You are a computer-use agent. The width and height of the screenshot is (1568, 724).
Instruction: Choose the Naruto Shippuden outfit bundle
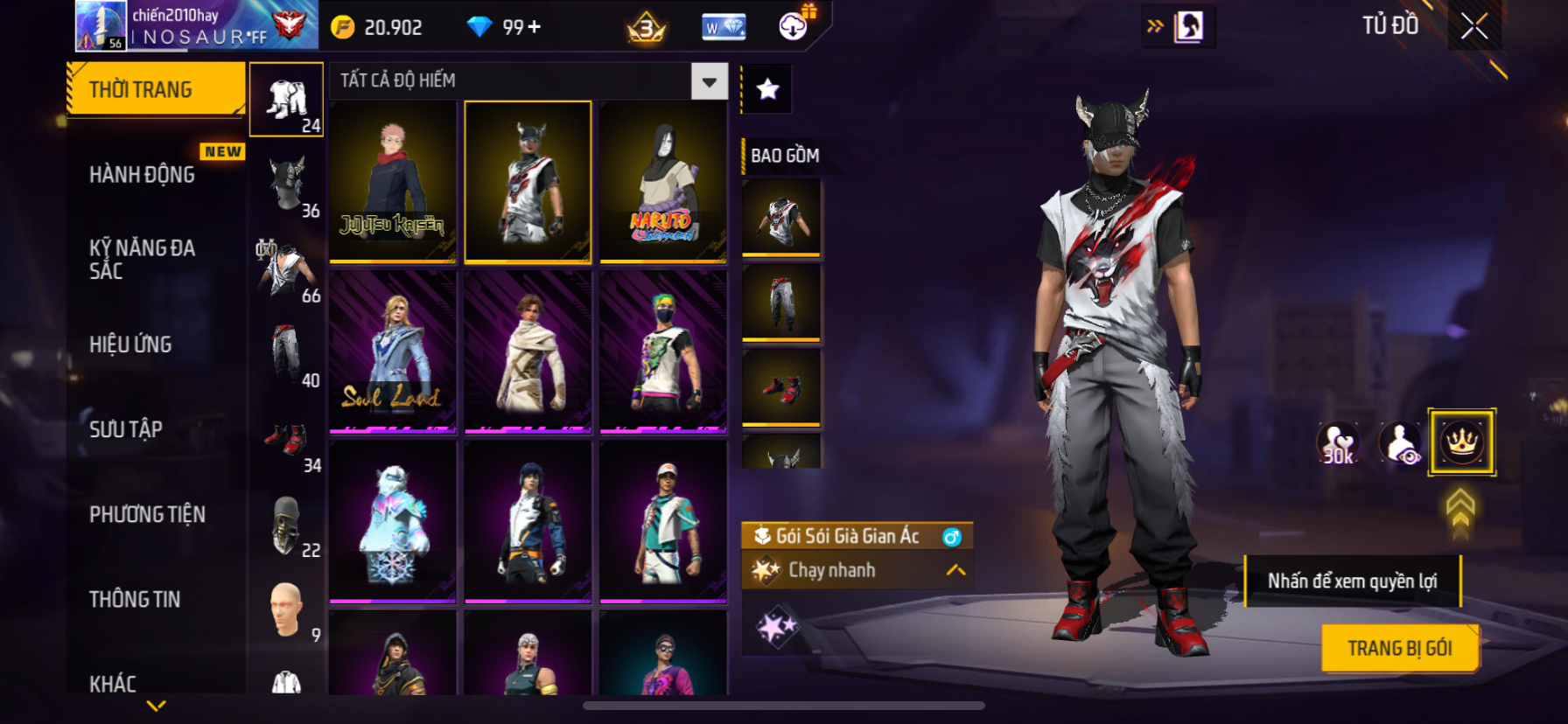tap(663, 182)
